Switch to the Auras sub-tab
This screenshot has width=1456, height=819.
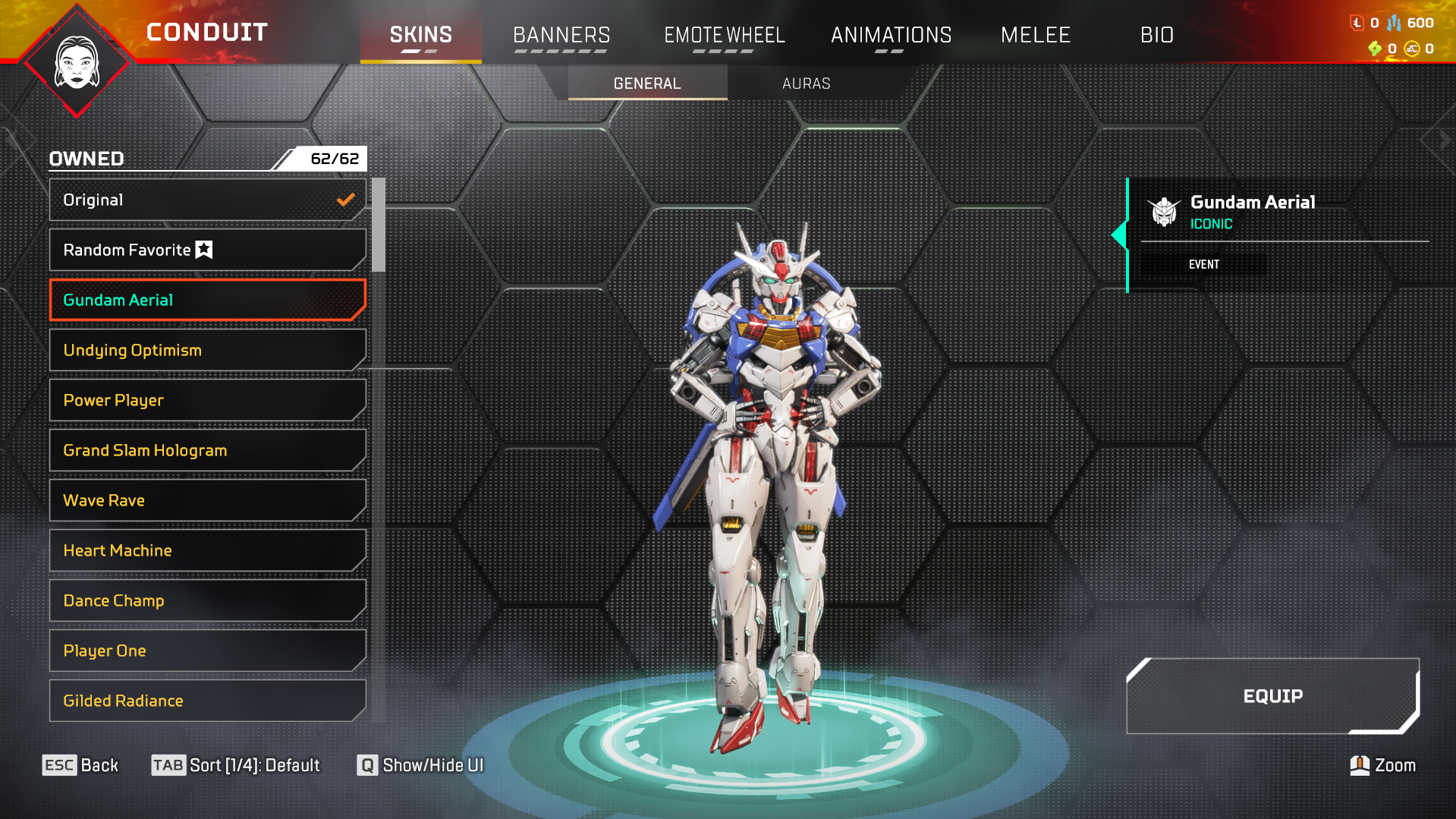pyautogui.click(x=806, y=83)
